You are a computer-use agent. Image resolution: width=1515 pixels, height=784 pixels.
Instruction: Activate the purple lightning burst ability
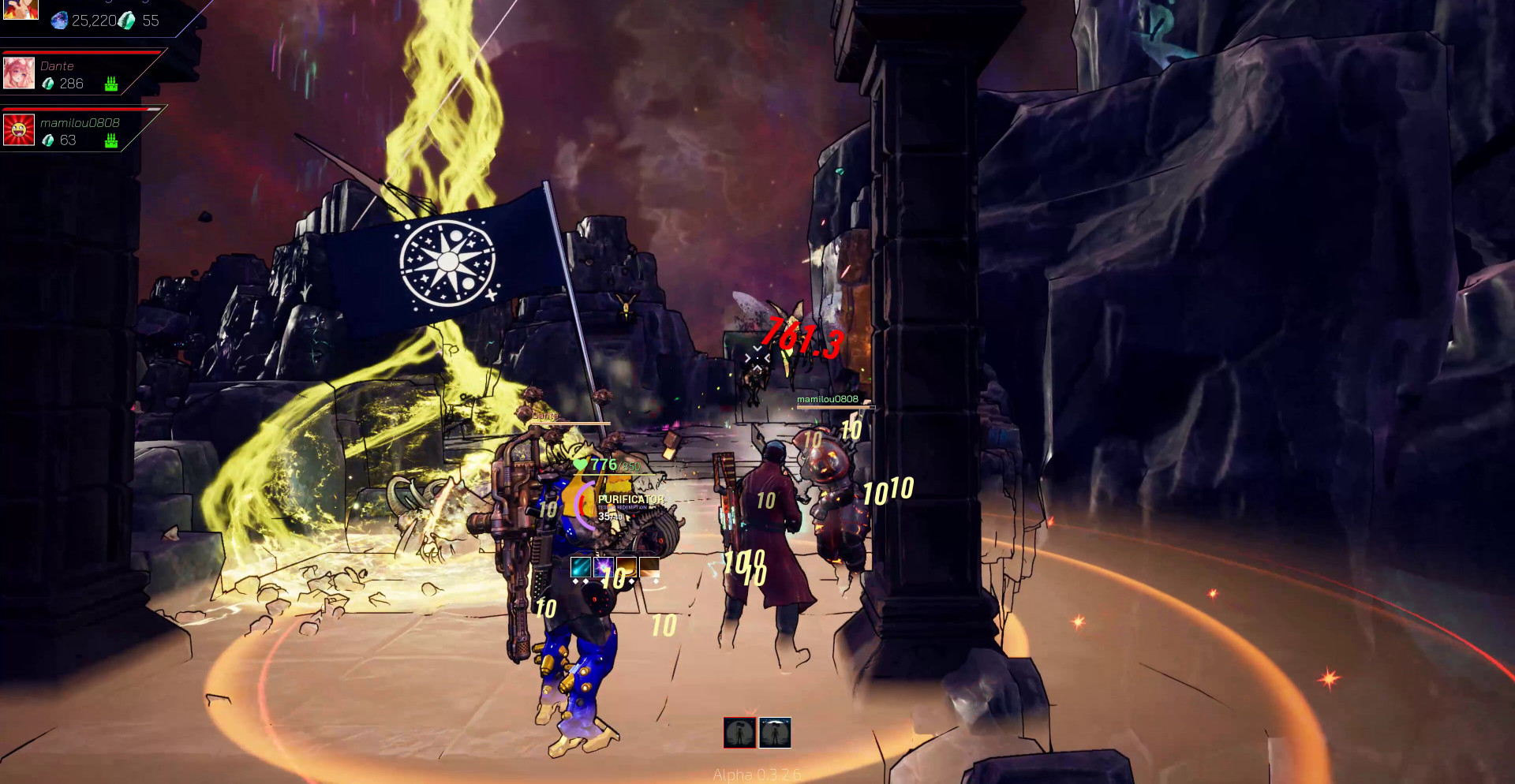click(604, 566)
